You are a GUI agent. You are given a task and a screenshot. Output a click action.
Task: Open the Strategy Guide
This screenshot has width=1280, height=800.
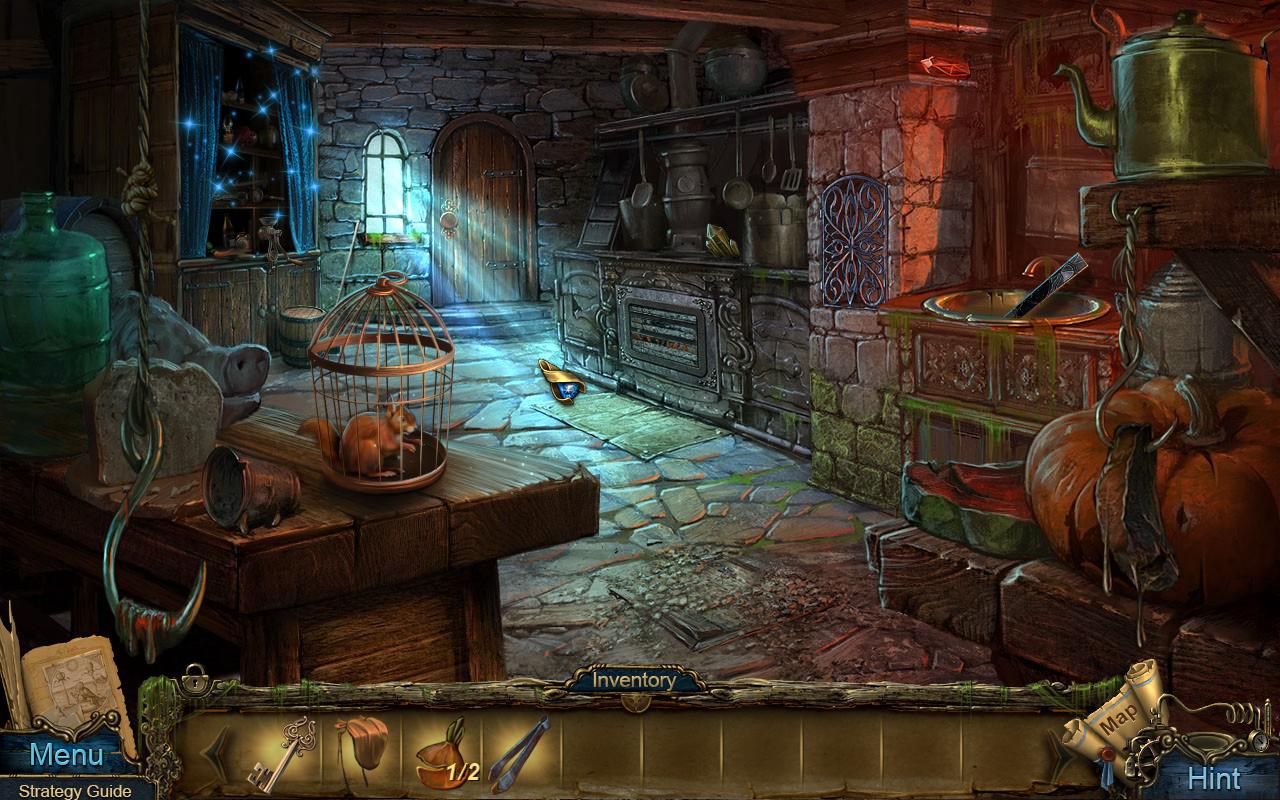(73, 790)
